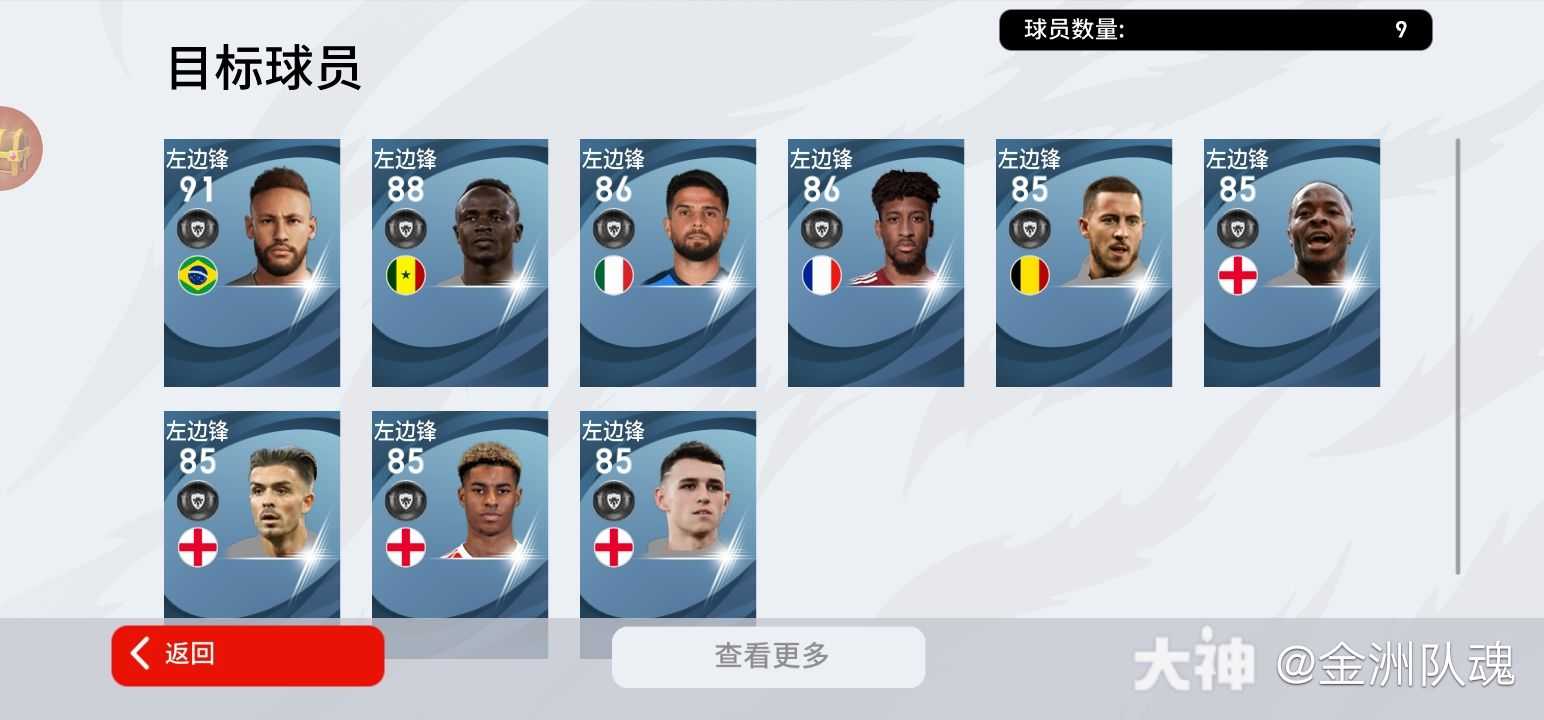Pick the 86-rated Italy left winger card
The height and width of the screenshot is (720, 1544).
668,262
